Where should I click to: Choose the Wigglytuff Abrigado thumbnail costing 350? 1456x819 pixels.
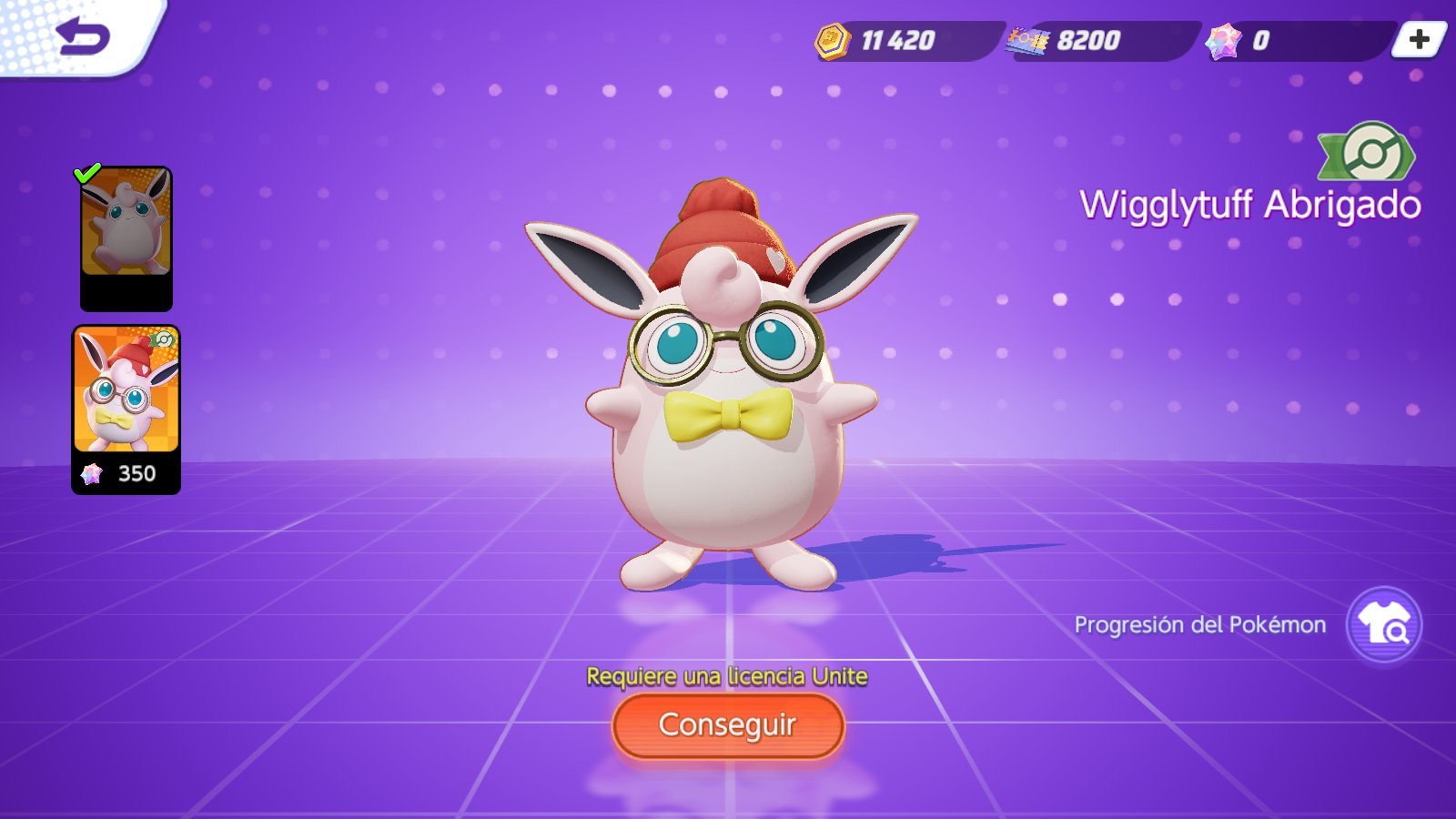[126, 409]
